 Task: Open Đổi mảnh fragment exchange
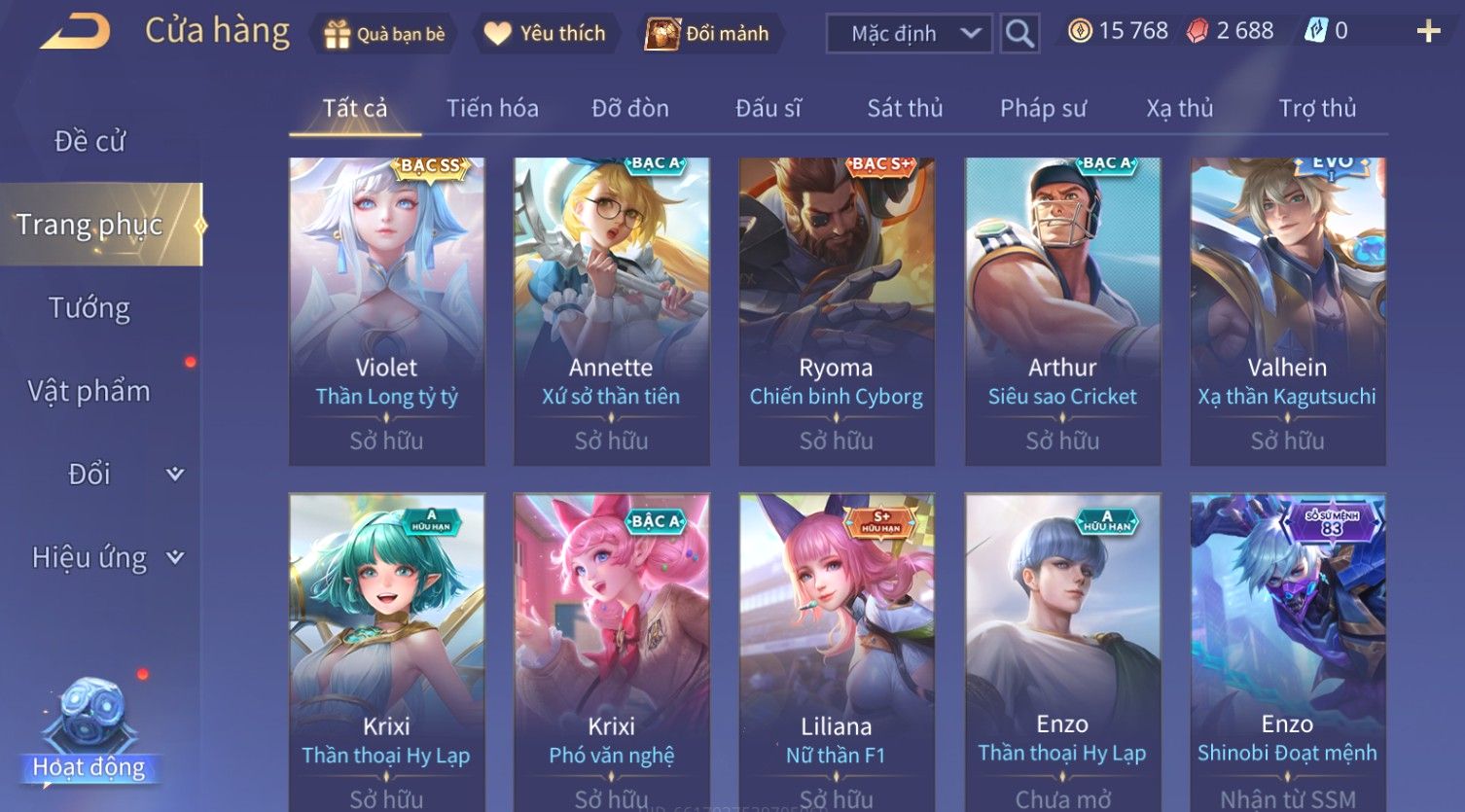pyautogui.click(x=709, y=34)
